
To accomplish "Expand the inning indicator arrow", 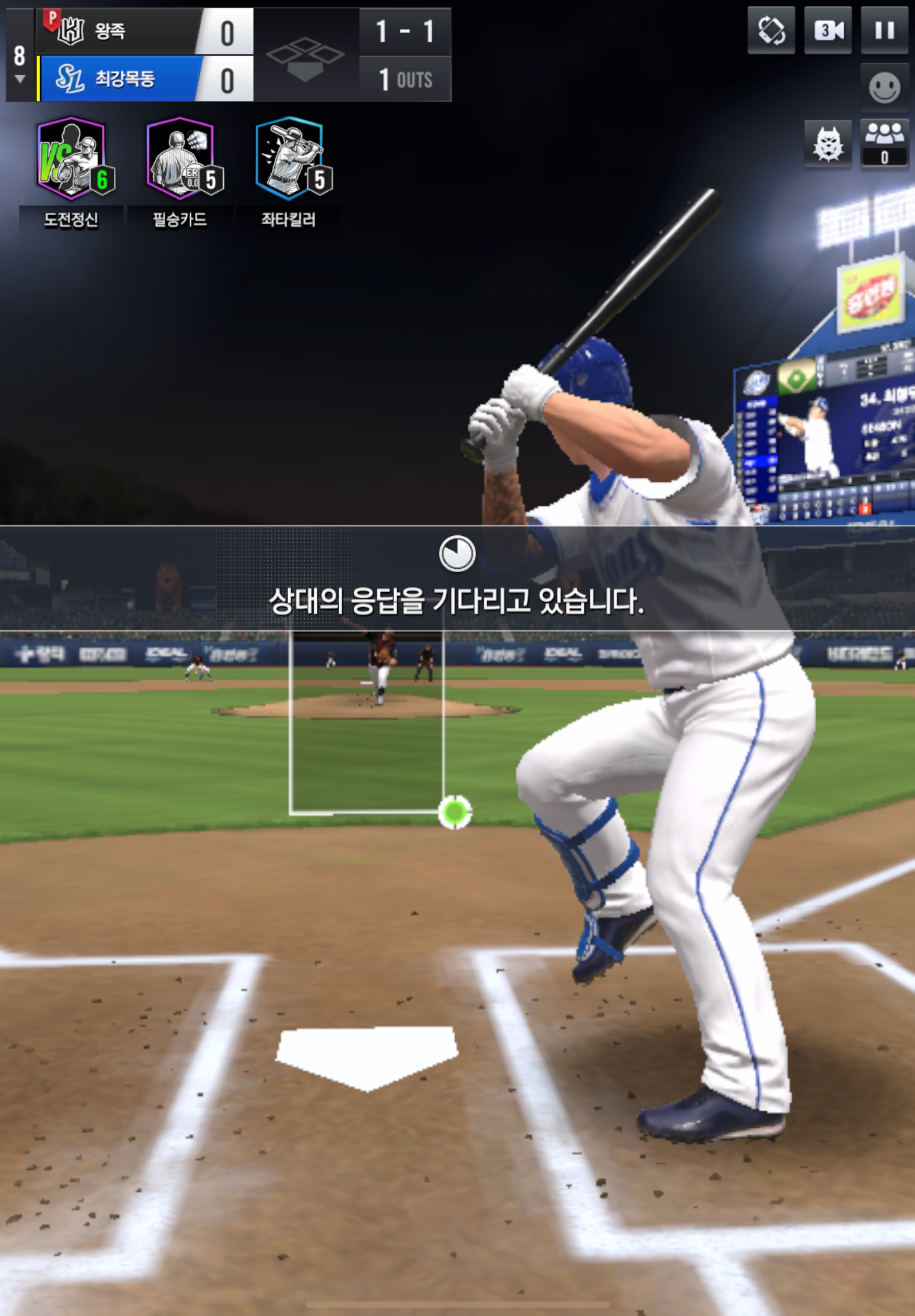I will click(x=20, y=79).
